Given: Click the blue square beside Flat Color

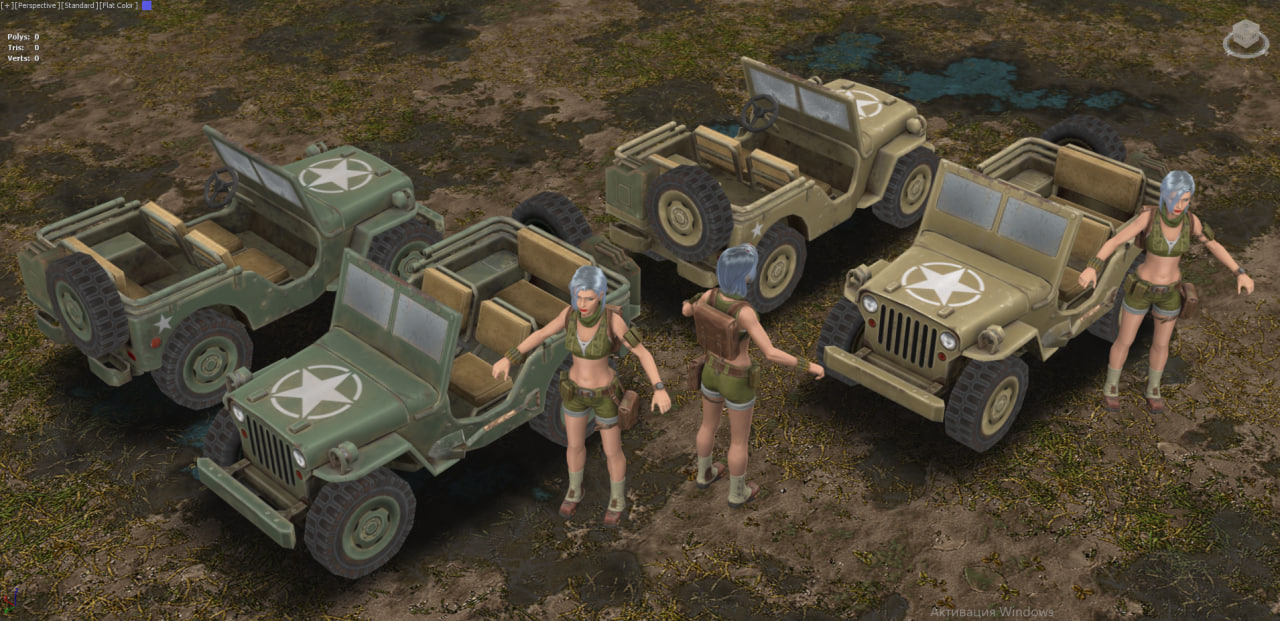Looking at the screenshot, I should coord(147,6).
